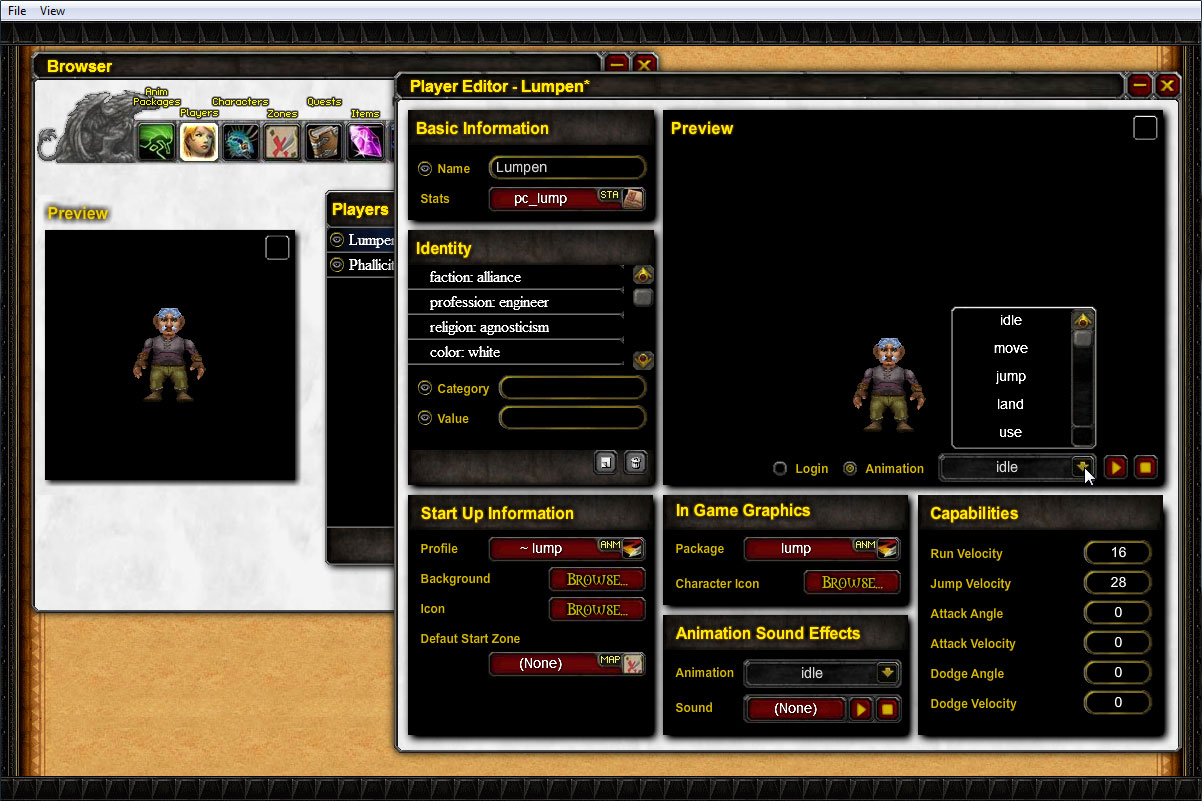Click the Name input field
The image size is (1202, 801).
[x=567, y=168]
